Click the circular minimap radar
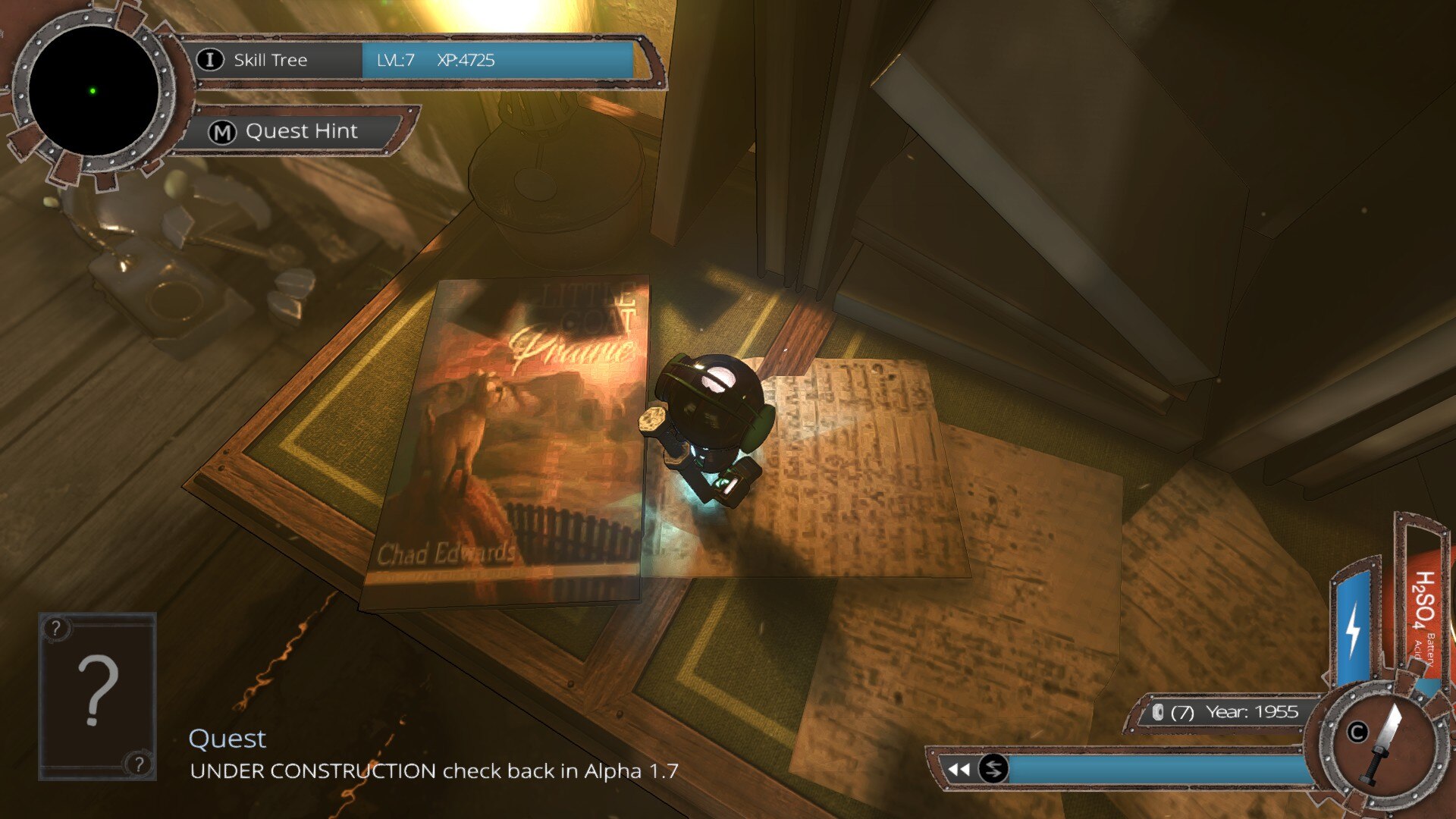1456x819 pixels. pos(93,91)
